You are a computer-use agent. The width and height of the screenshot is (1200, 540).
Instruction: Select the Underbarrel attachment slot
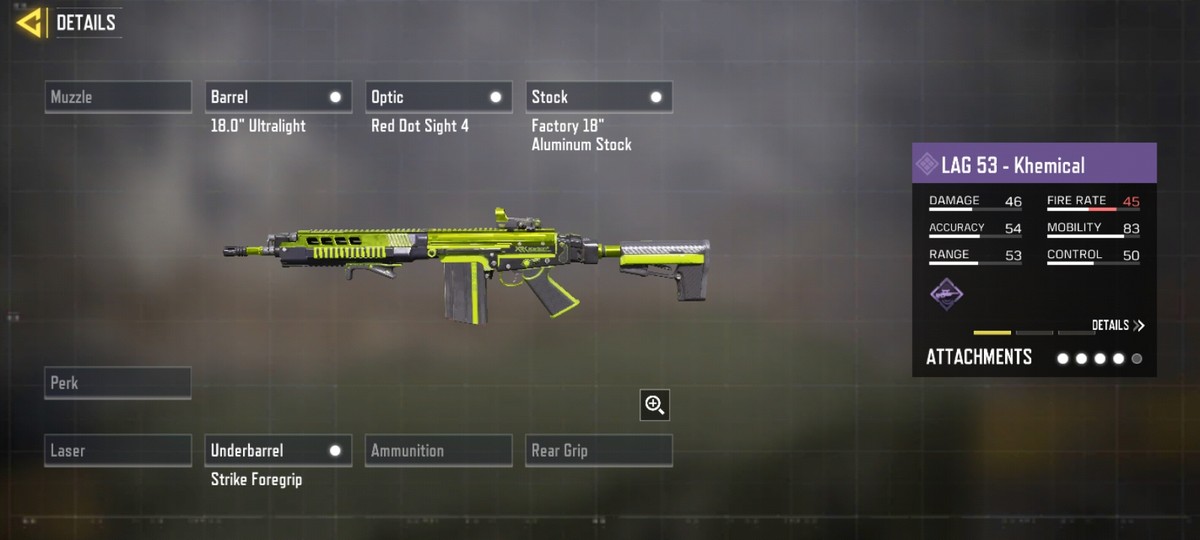click(278, 451)
